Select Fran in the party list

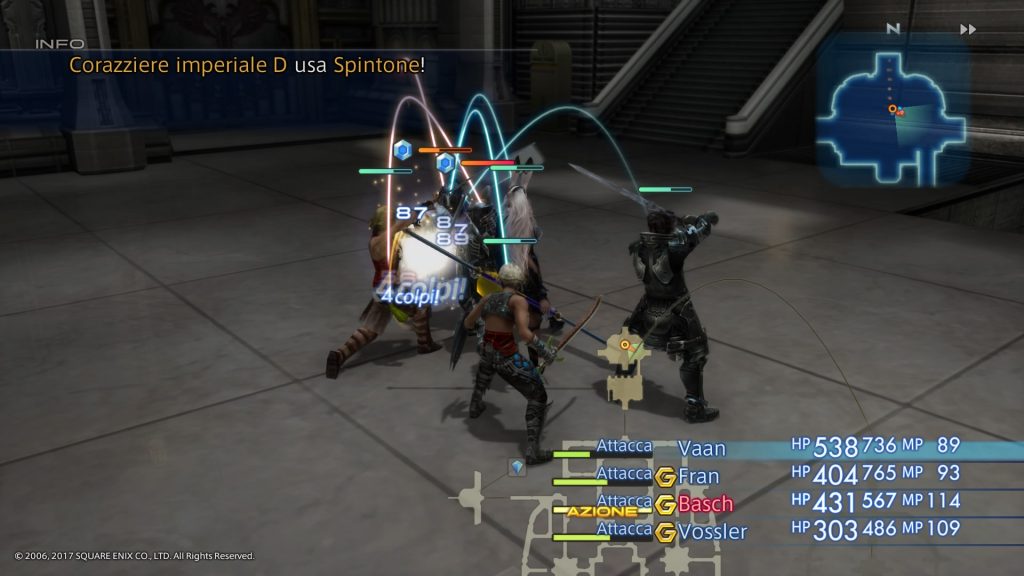(699, 476)
